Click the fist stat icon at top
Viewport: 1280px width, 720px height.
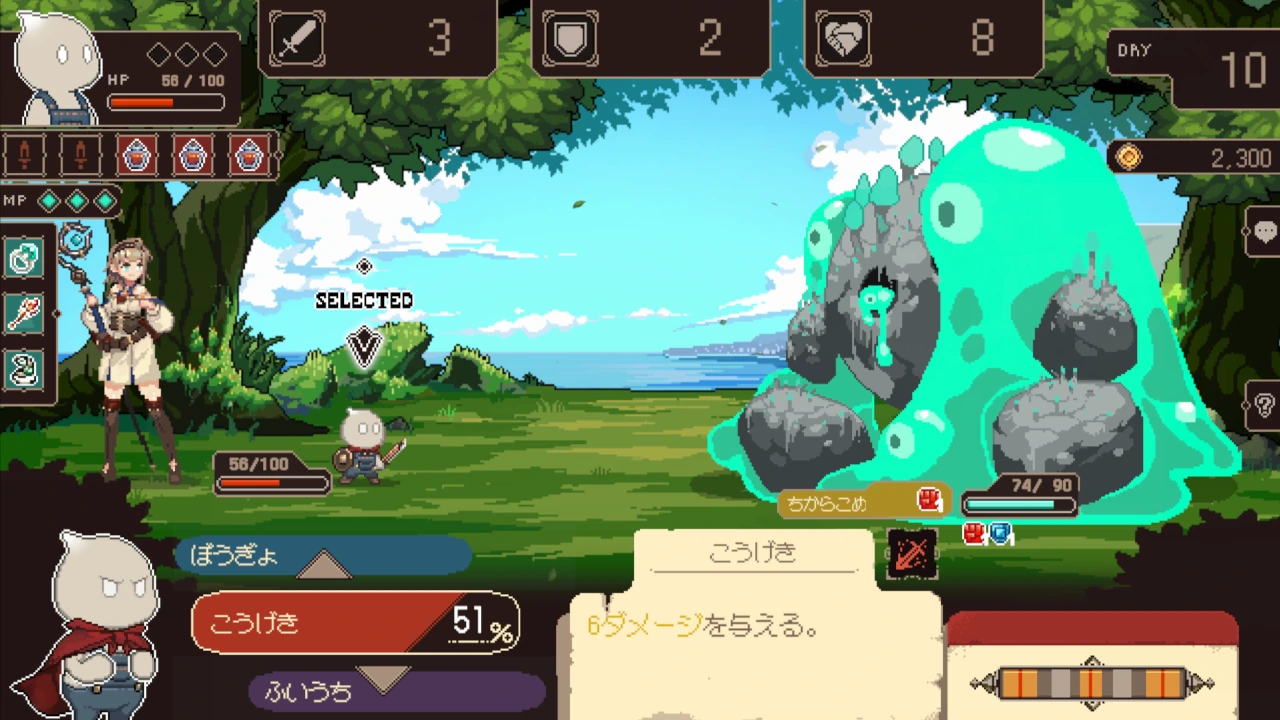point(842,38)
